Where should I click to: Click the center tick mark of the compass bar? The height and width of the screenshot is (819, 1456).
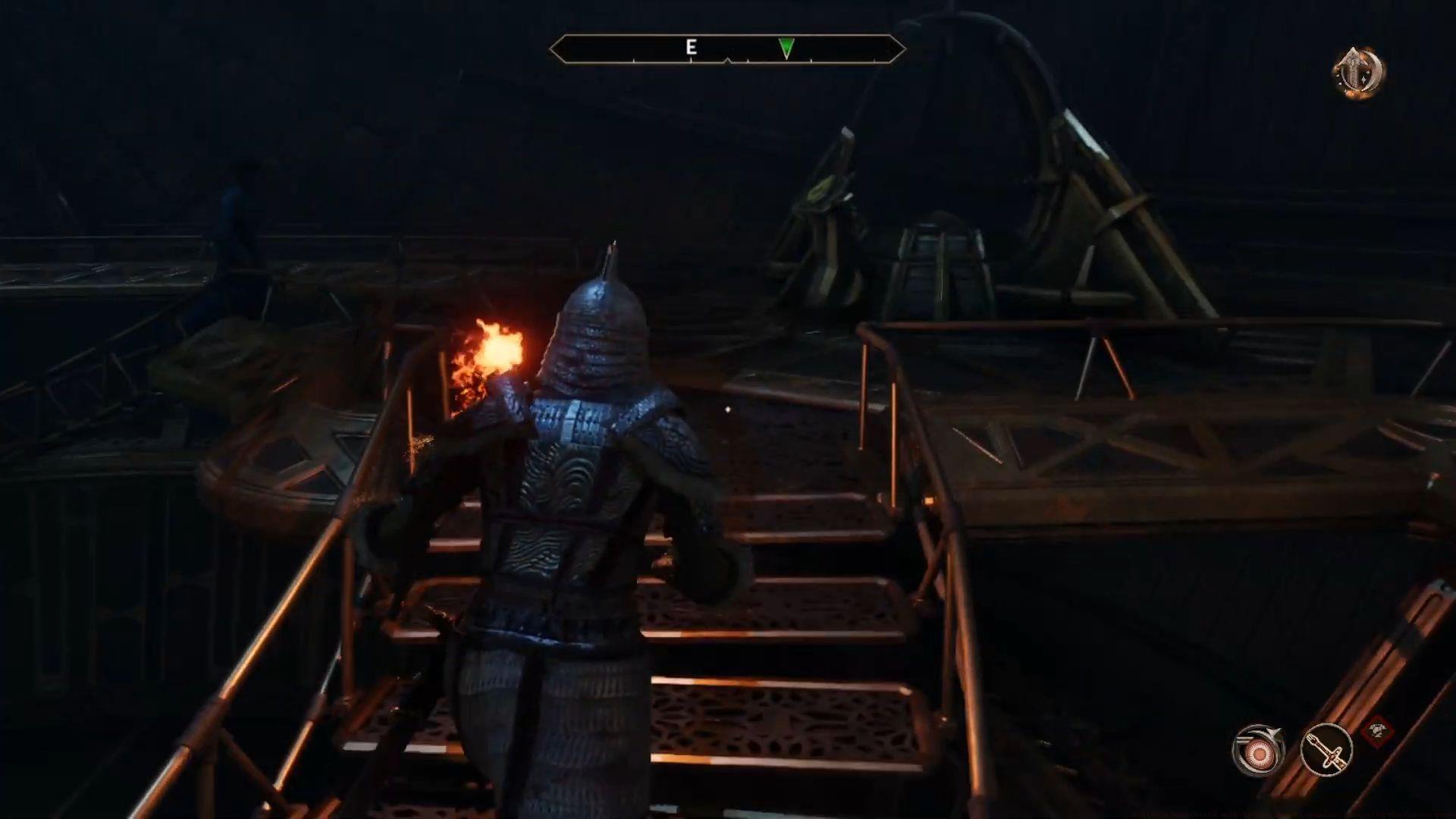728,61
